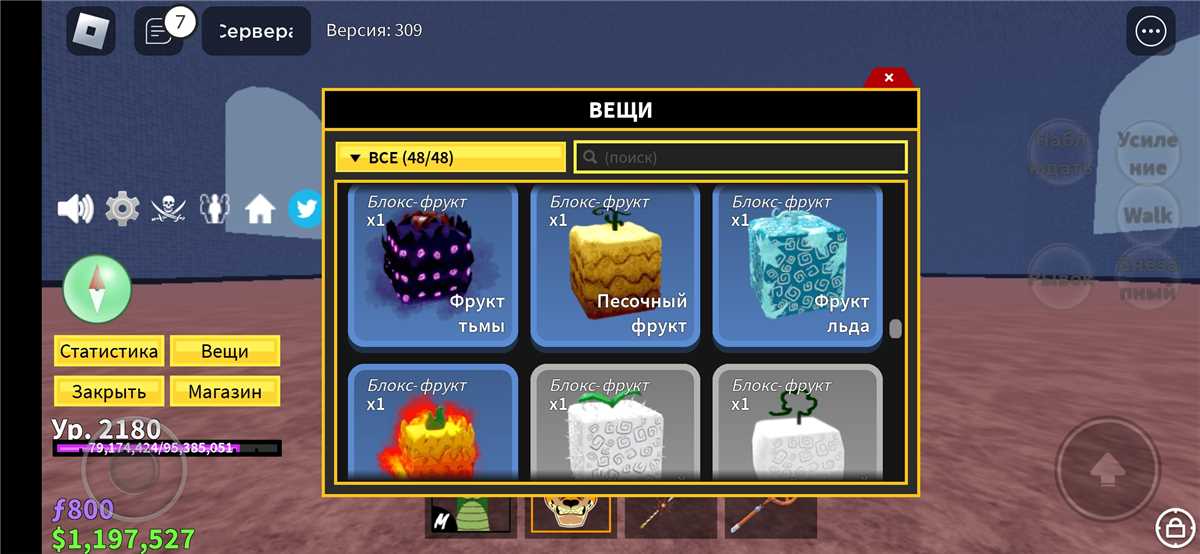Click the home house icon
The height and width of the screenshot is (554, 1200).
click(x=260, y=209)
